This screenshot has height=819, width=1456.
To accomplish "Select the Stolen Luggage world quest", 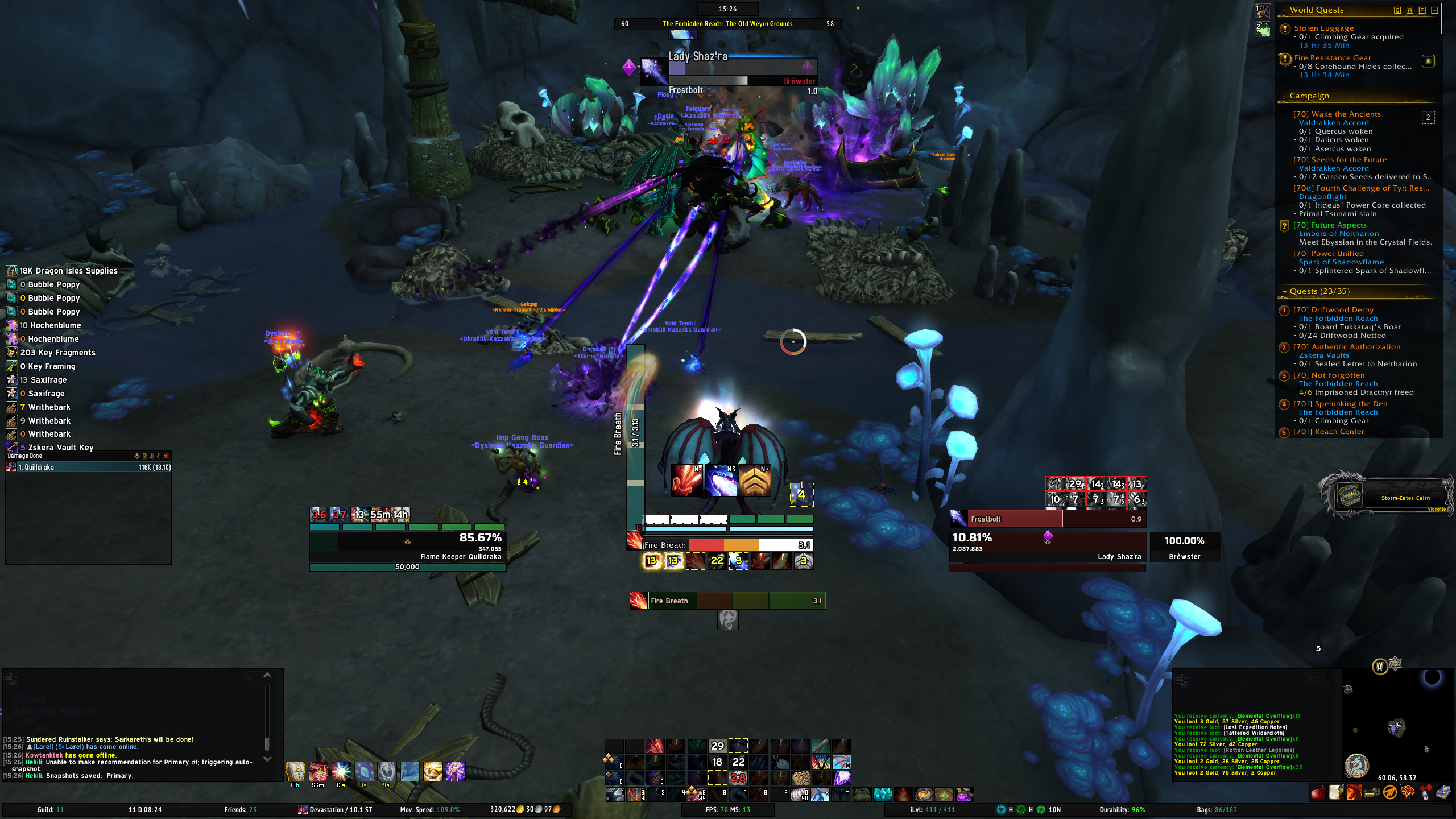I will coord(1323,28).
